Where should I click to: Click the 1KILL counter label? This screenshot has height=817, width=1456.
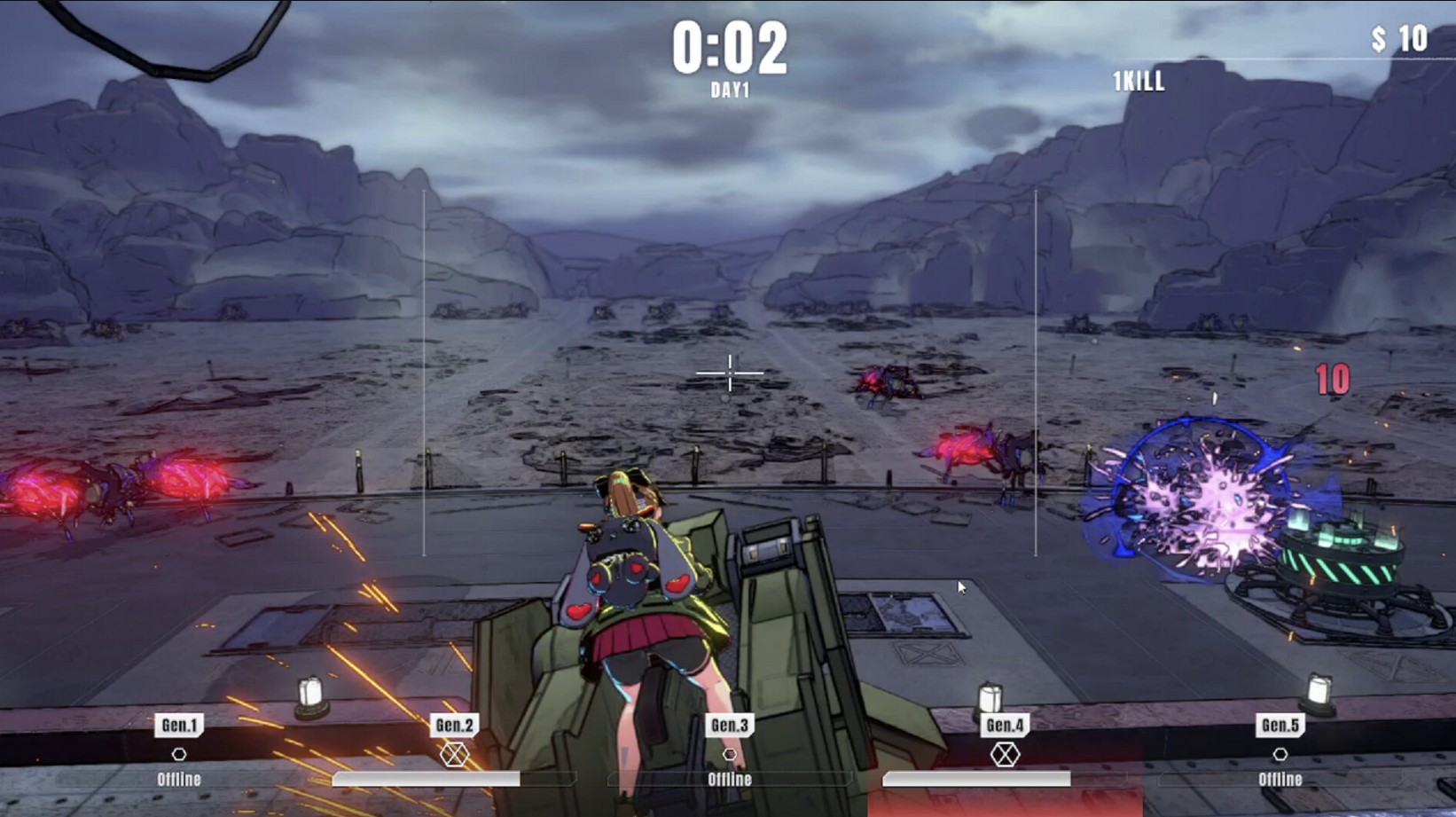click(1137, 82)
